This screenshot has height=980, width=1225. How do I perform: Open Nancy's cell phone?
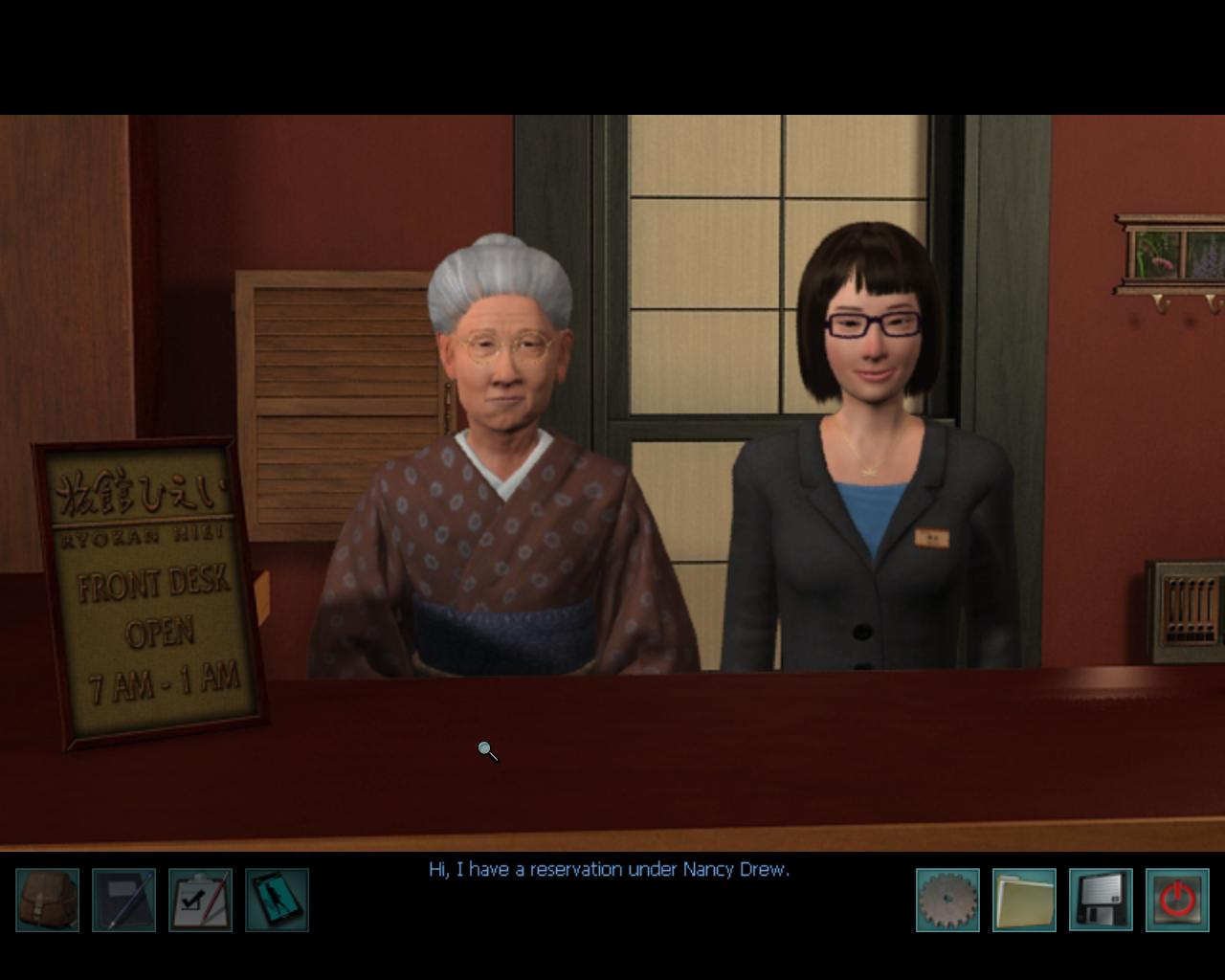pos(277,900)
